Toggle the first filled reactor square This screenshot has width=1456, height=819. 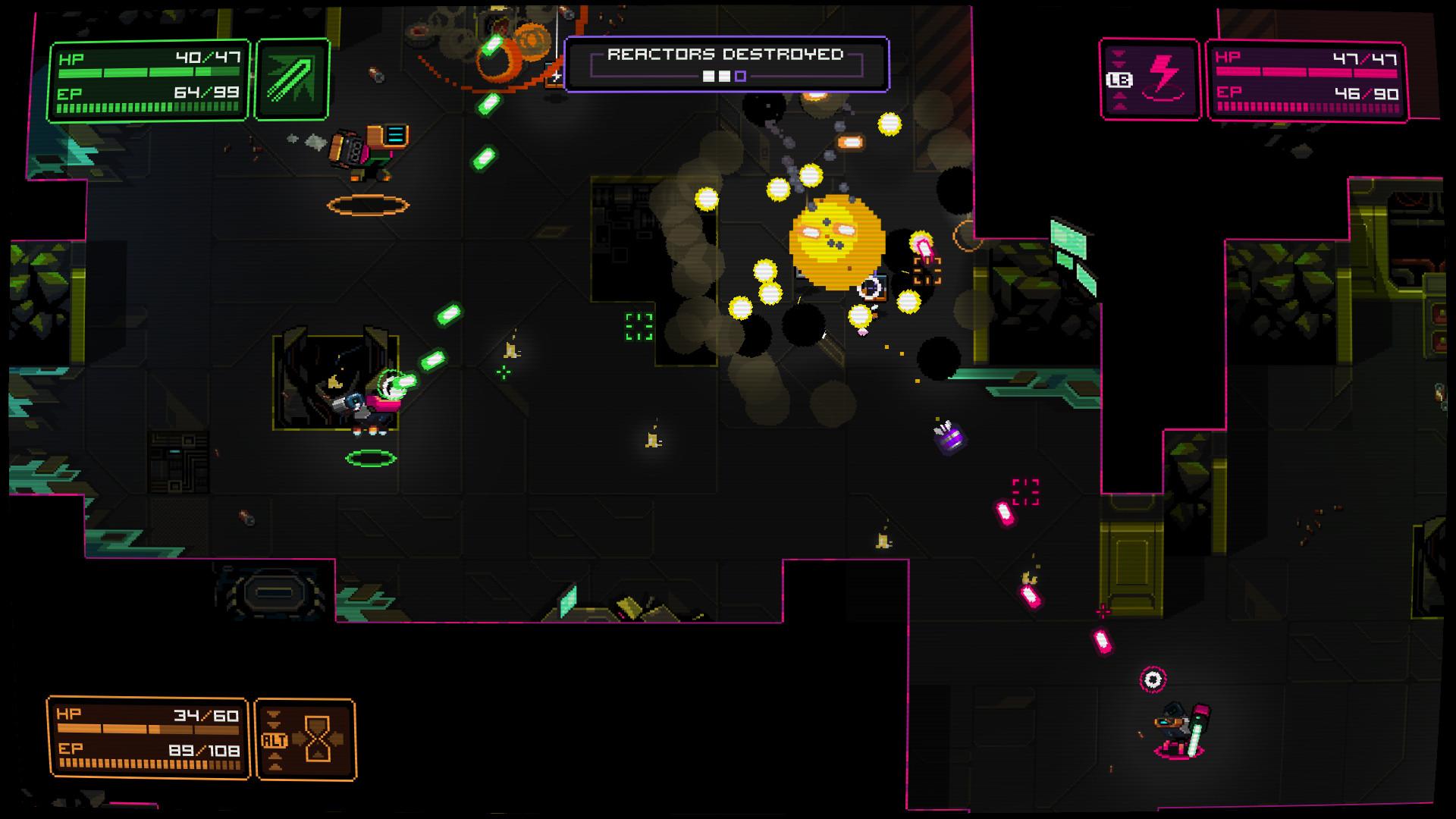708,77
